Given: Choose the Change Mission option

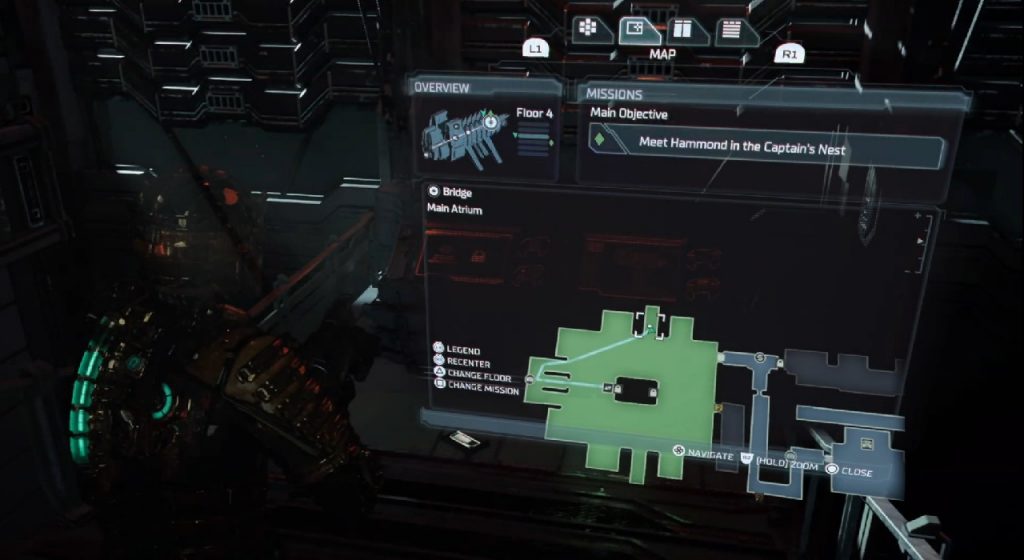Looking at the screenshot, I should 479,389.
